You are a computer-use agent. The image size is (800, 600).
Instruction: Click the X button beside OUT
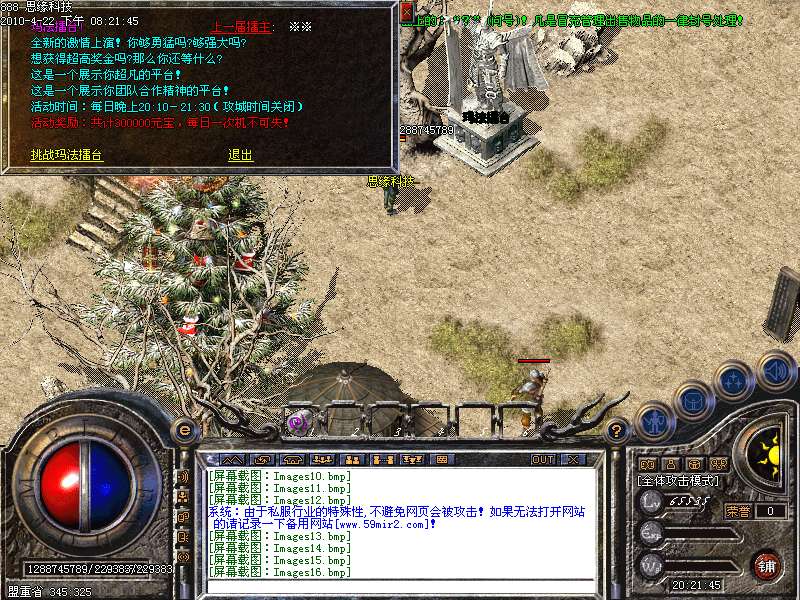573,460
